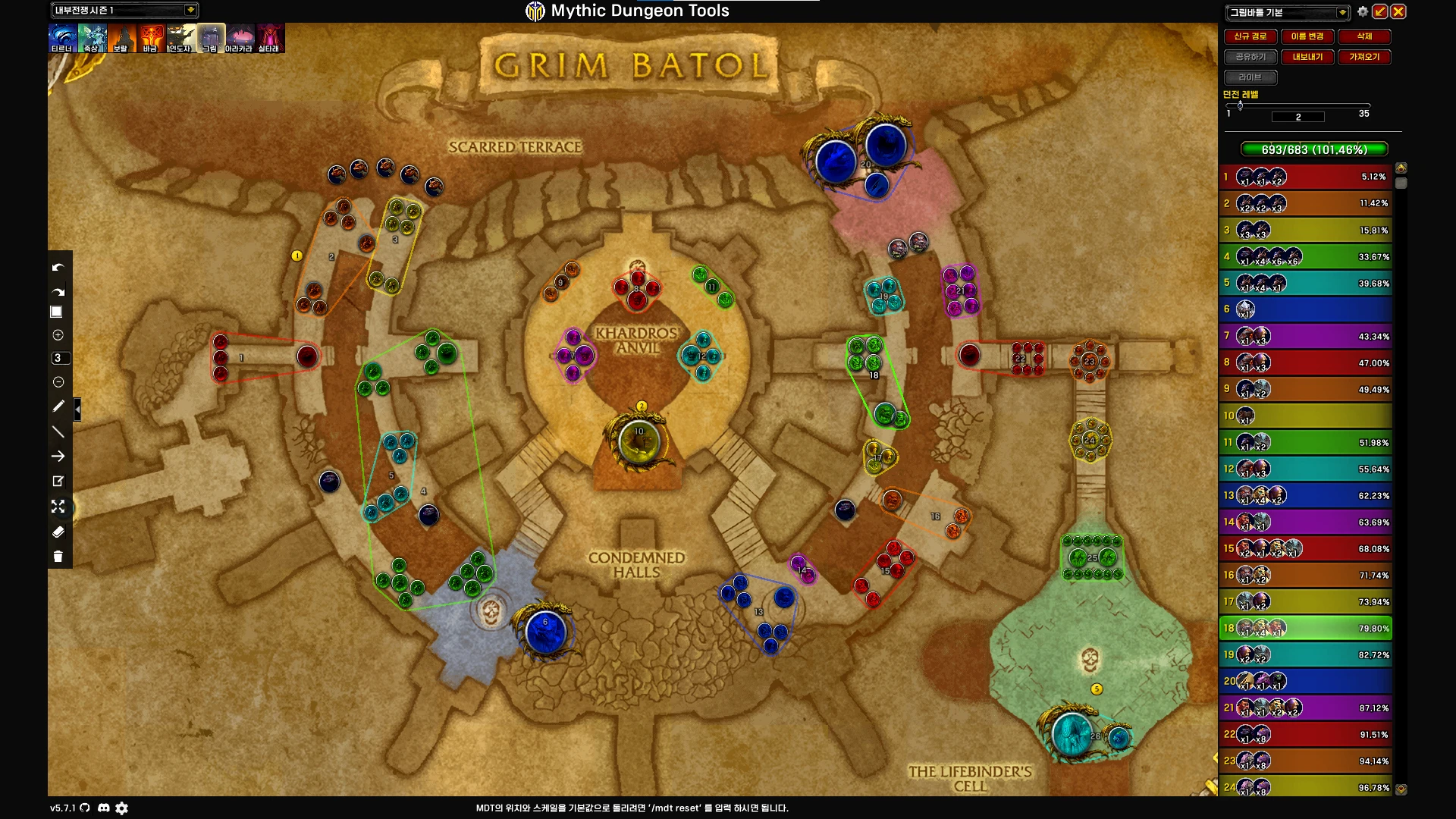Select pull 4 row in the list

[x=1306, y=257]
